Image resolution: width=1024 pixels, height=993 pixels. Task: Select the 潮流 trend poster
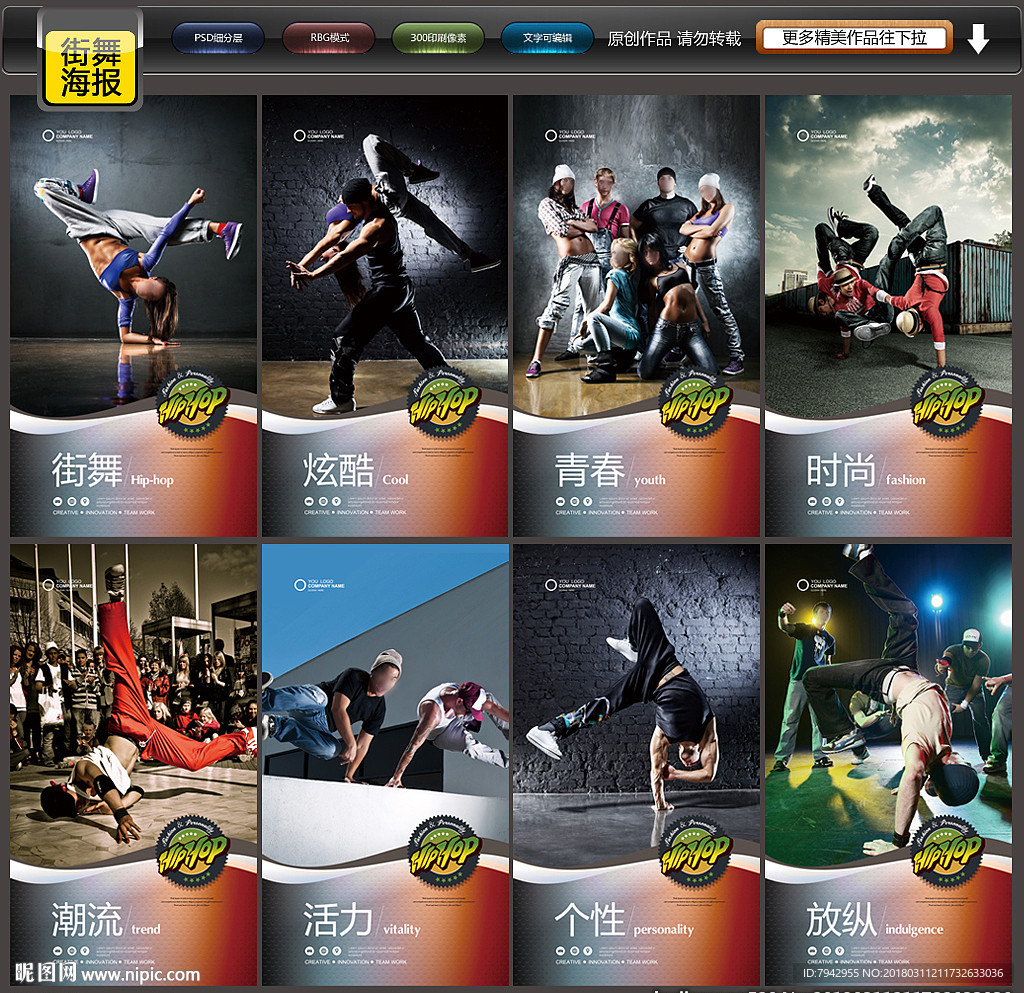[x=134, y=764]
